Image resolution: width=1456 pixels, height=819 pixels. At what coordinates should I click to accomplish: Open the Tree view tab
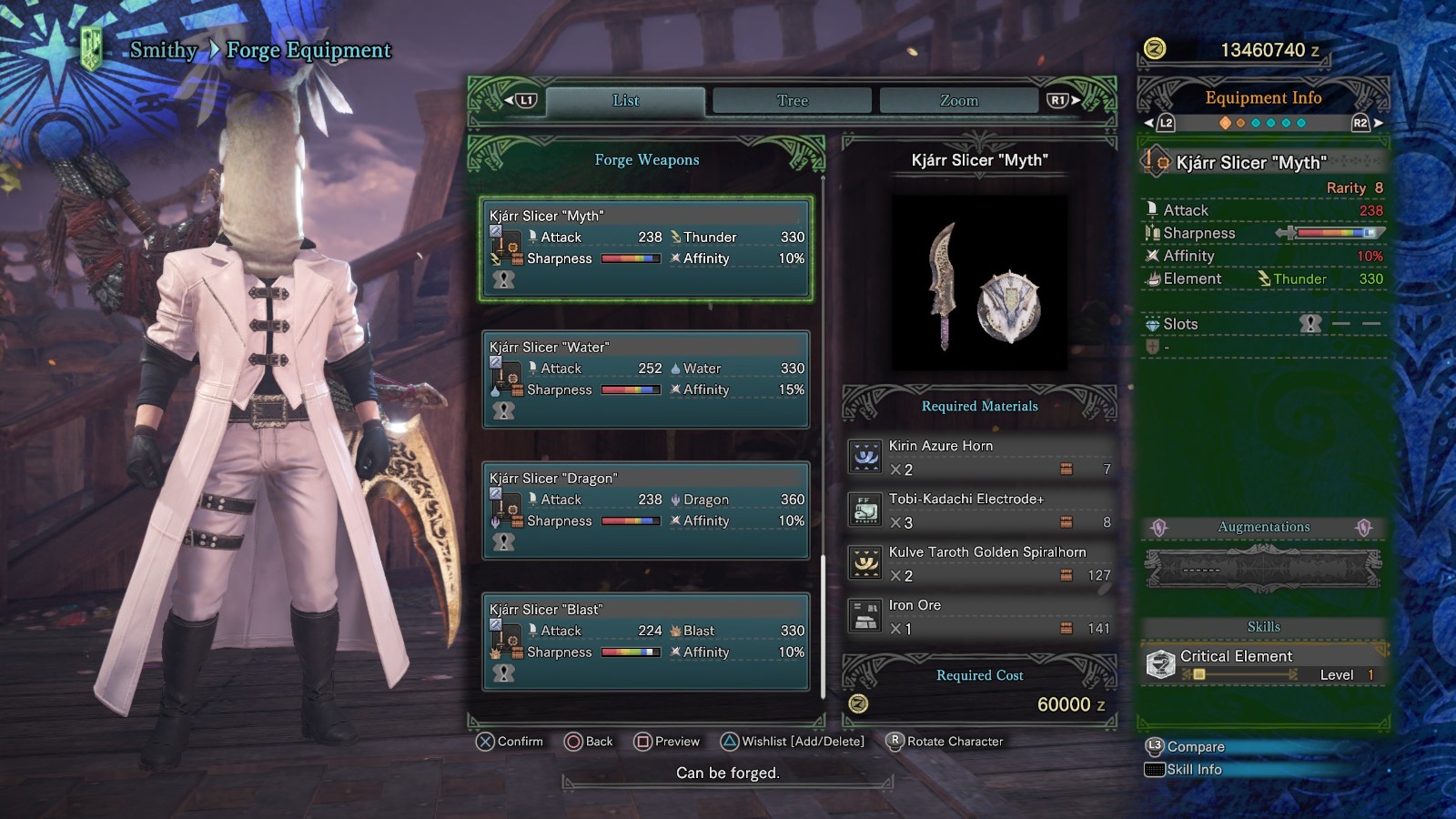(792, 101)
